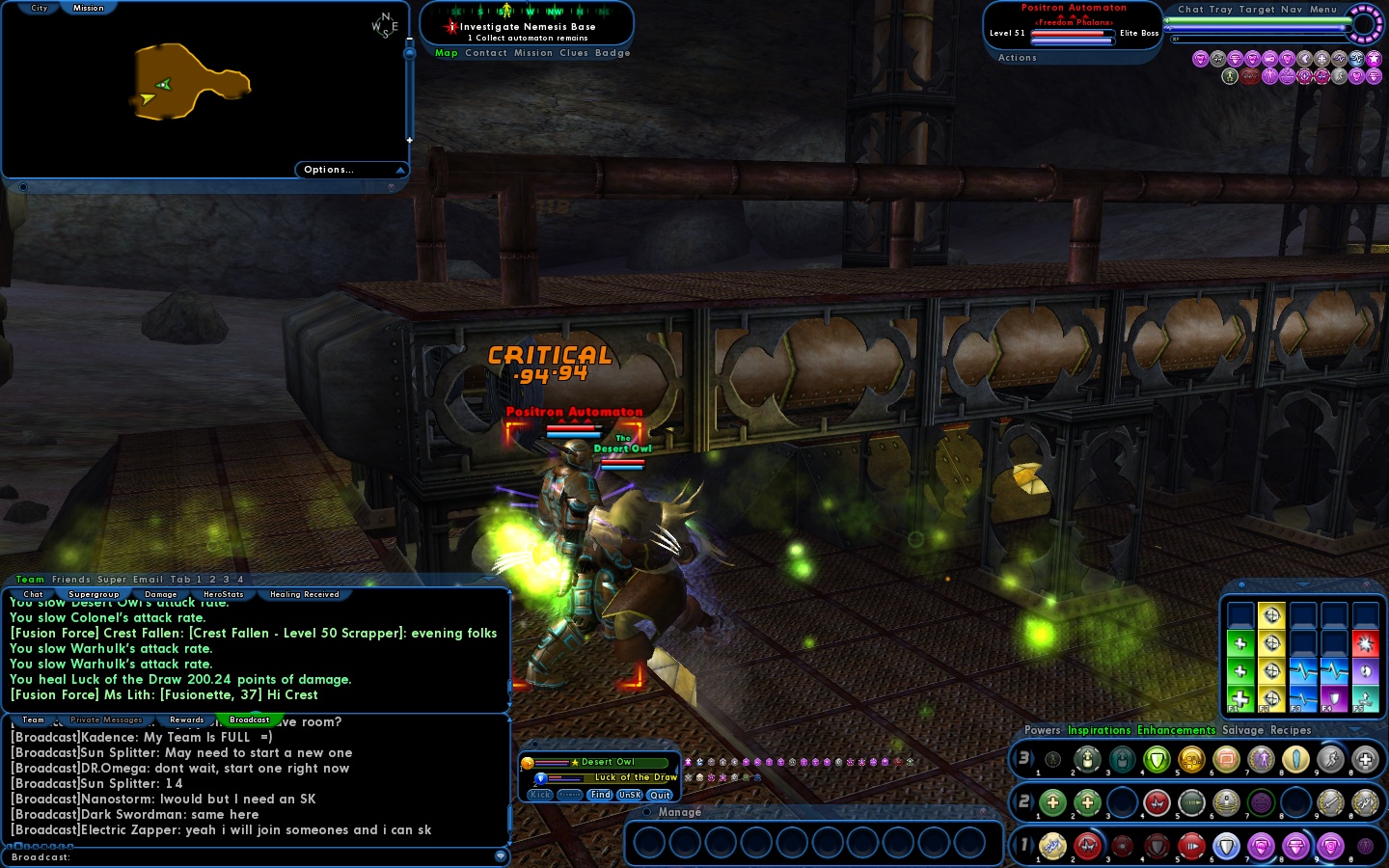The image size is (1389, 868).
Task: Click the Menu button in the top bar
Action: [x=1323, y=10]
